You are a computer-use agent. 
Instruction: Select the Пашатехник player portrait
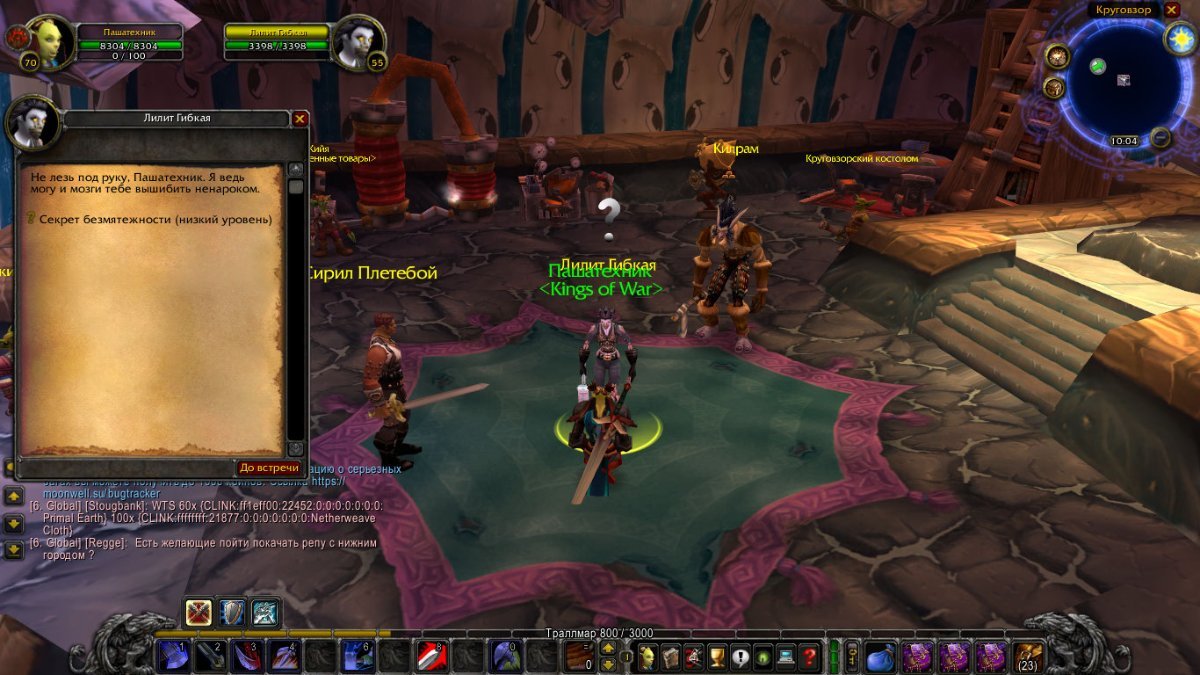click(x=48, y=42)
